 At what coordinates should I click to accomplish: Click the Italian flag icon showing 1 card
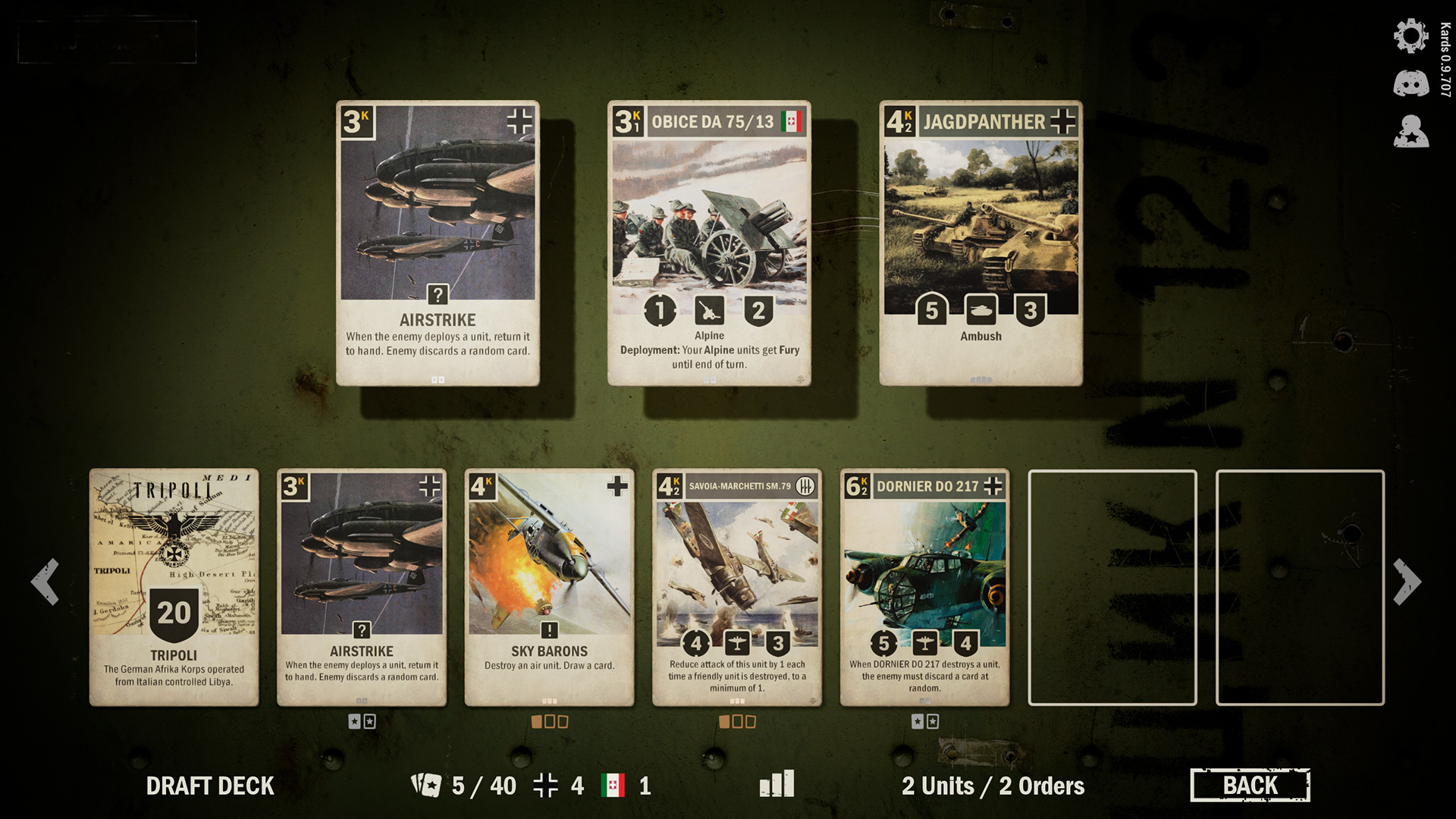click(611, 786)
